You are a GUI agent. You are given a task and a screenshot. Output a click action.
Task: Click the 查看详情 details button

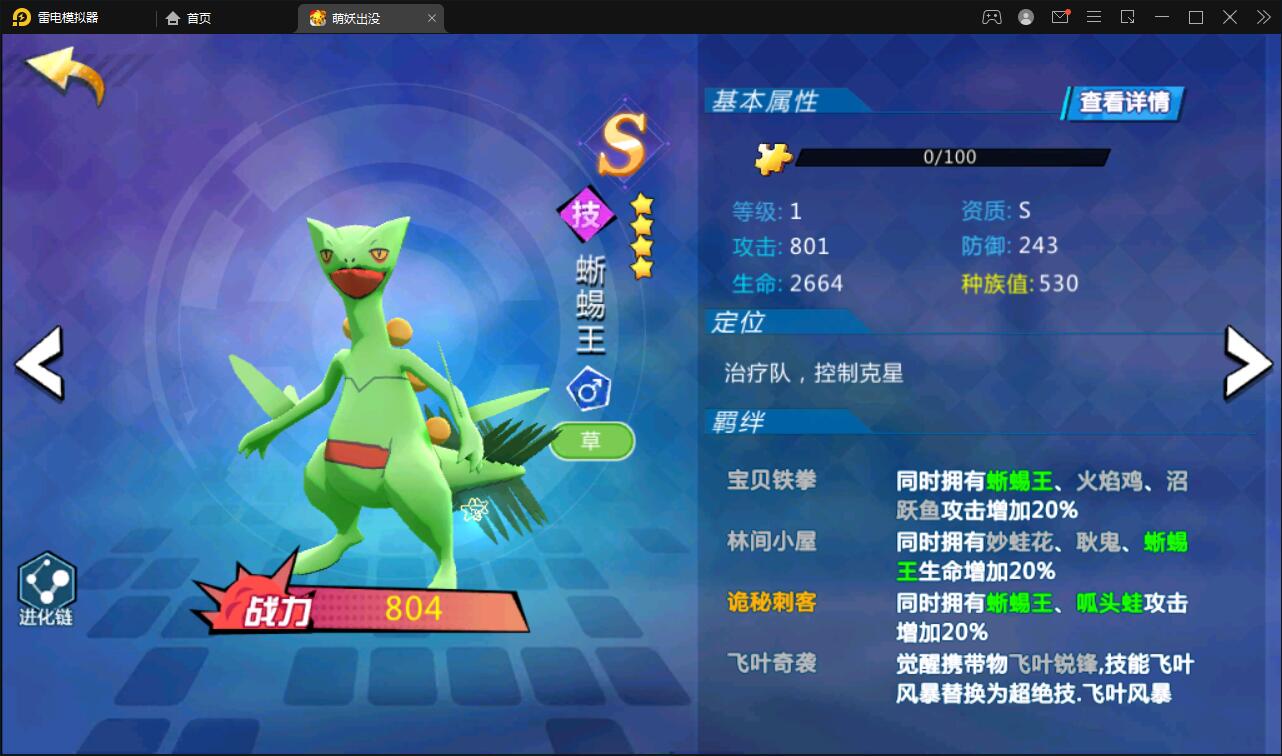click(1122, 103)
